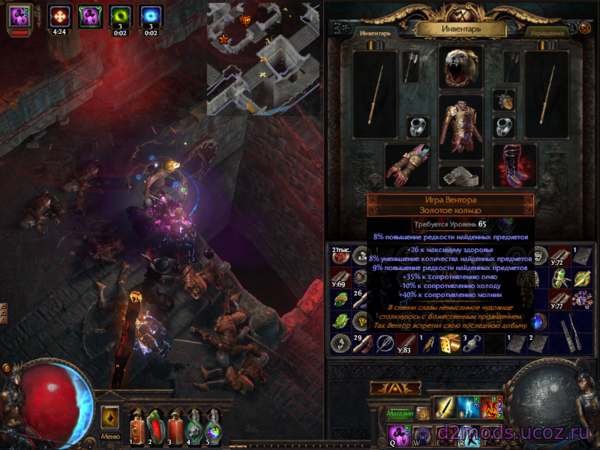Open the green Магазин shop button

click(401, 412)
